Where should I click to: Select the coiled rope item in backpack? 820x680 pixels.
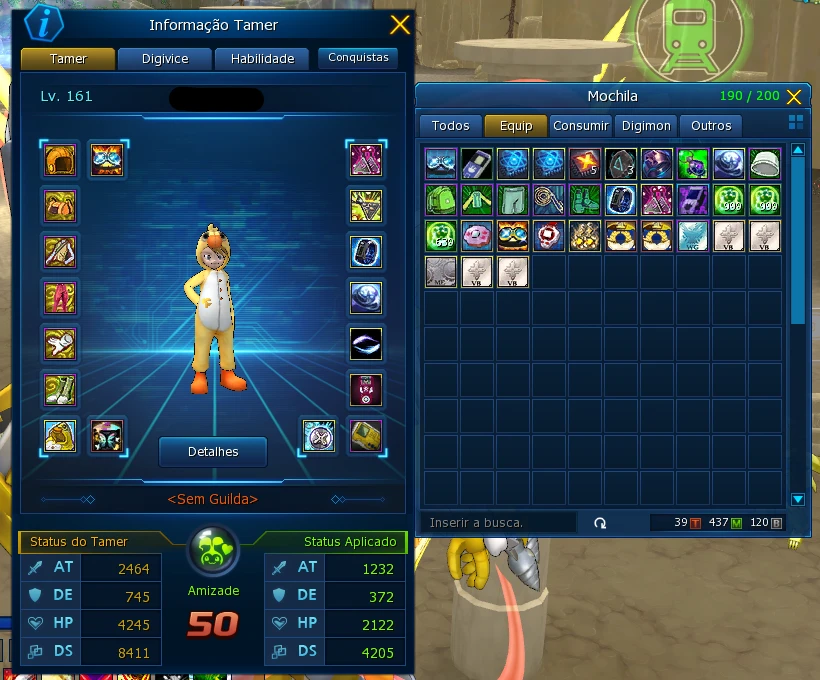550,200
